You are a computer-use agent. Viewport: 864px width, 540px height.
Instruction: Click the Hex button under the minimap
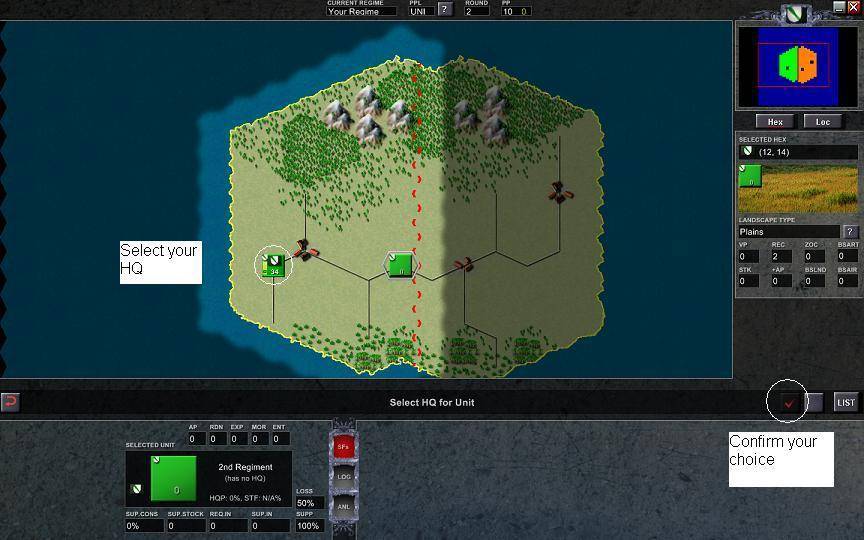point(775,122)
